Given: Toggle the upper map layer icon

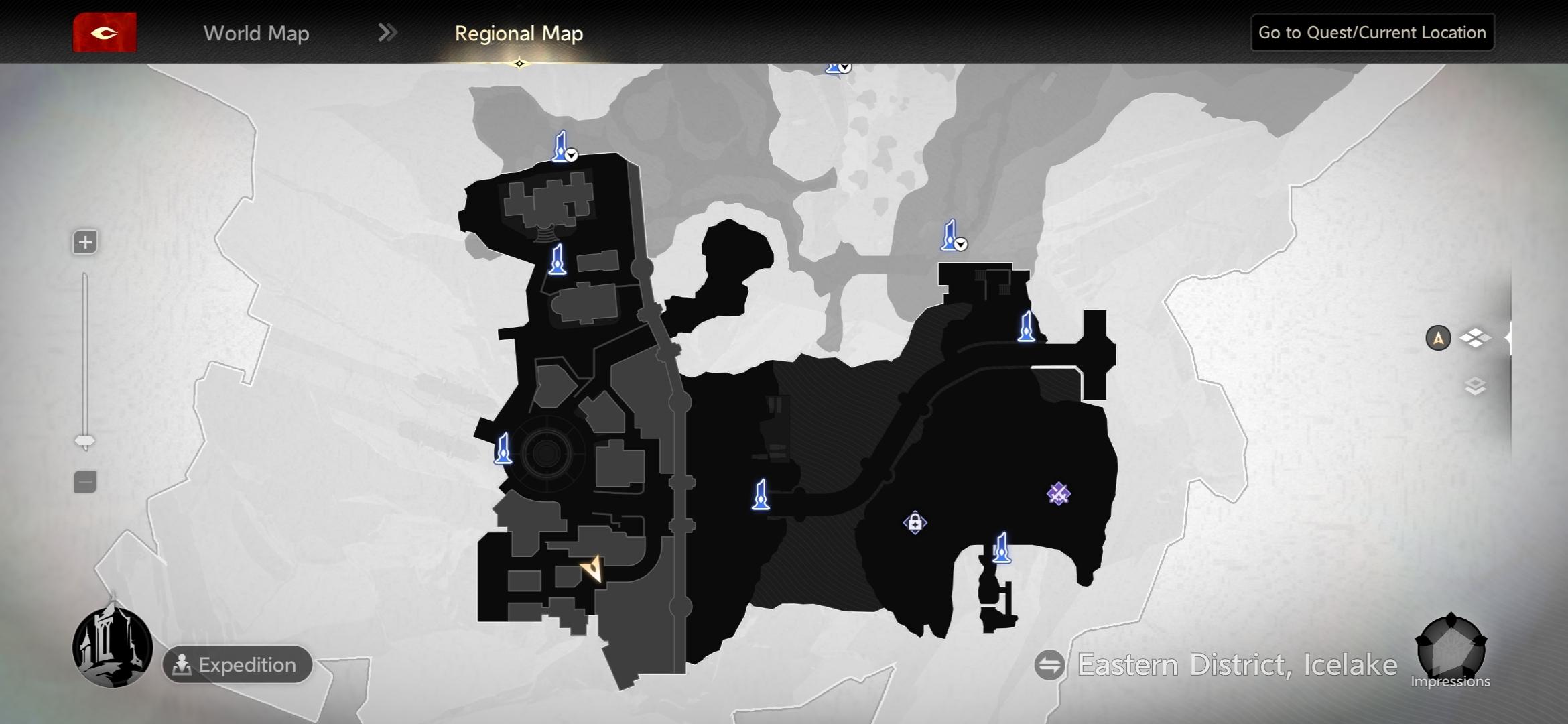Looking at the screenshot, I should coord(1475,338).
